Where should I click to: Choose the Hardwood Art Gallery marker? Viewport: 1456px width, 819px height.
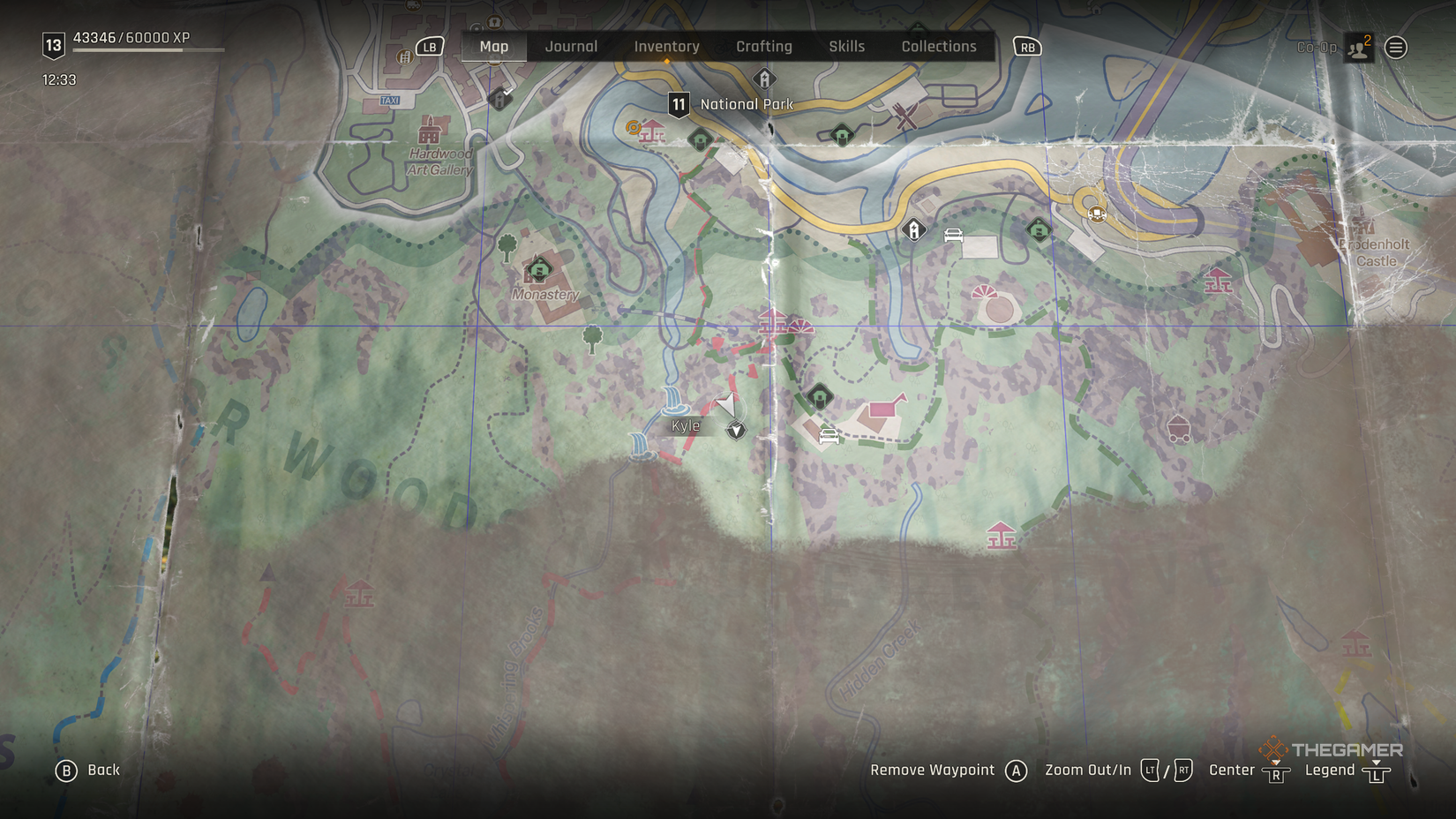pyautogui.click(x=430, y=133)
